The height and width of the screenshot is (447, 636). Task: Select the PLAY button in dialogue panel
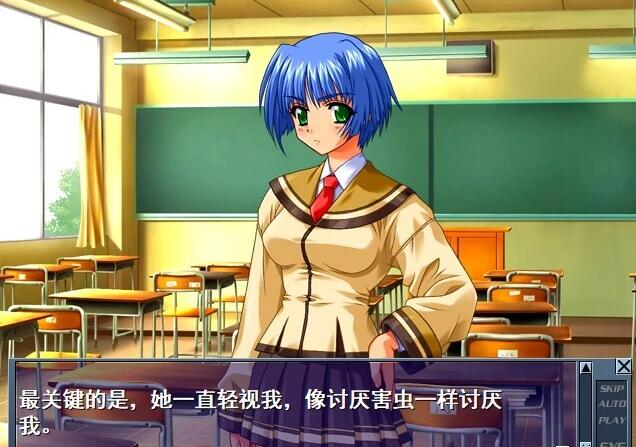click(611, 420)
